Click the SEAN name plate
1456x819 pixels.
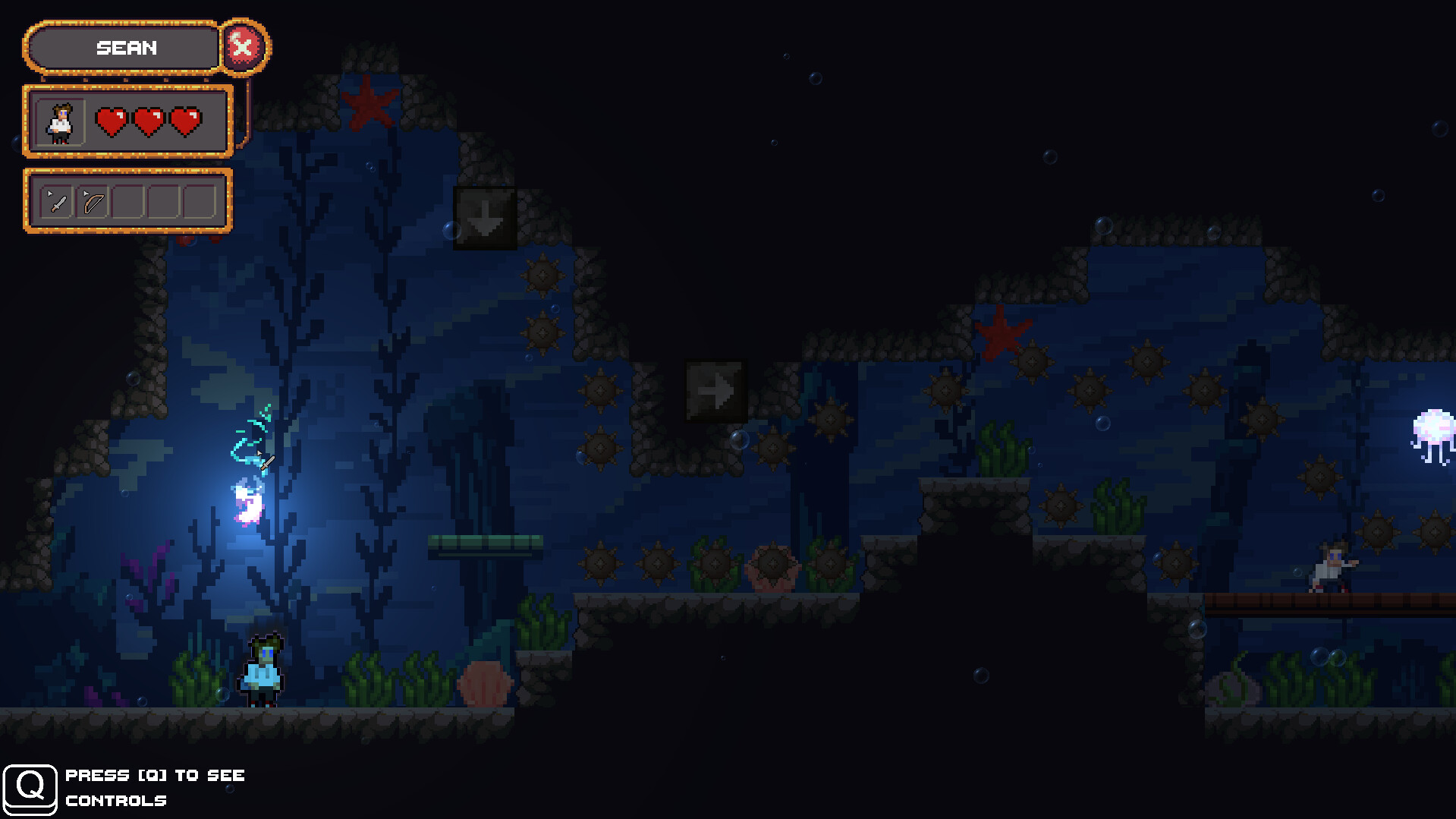point(127,48)
